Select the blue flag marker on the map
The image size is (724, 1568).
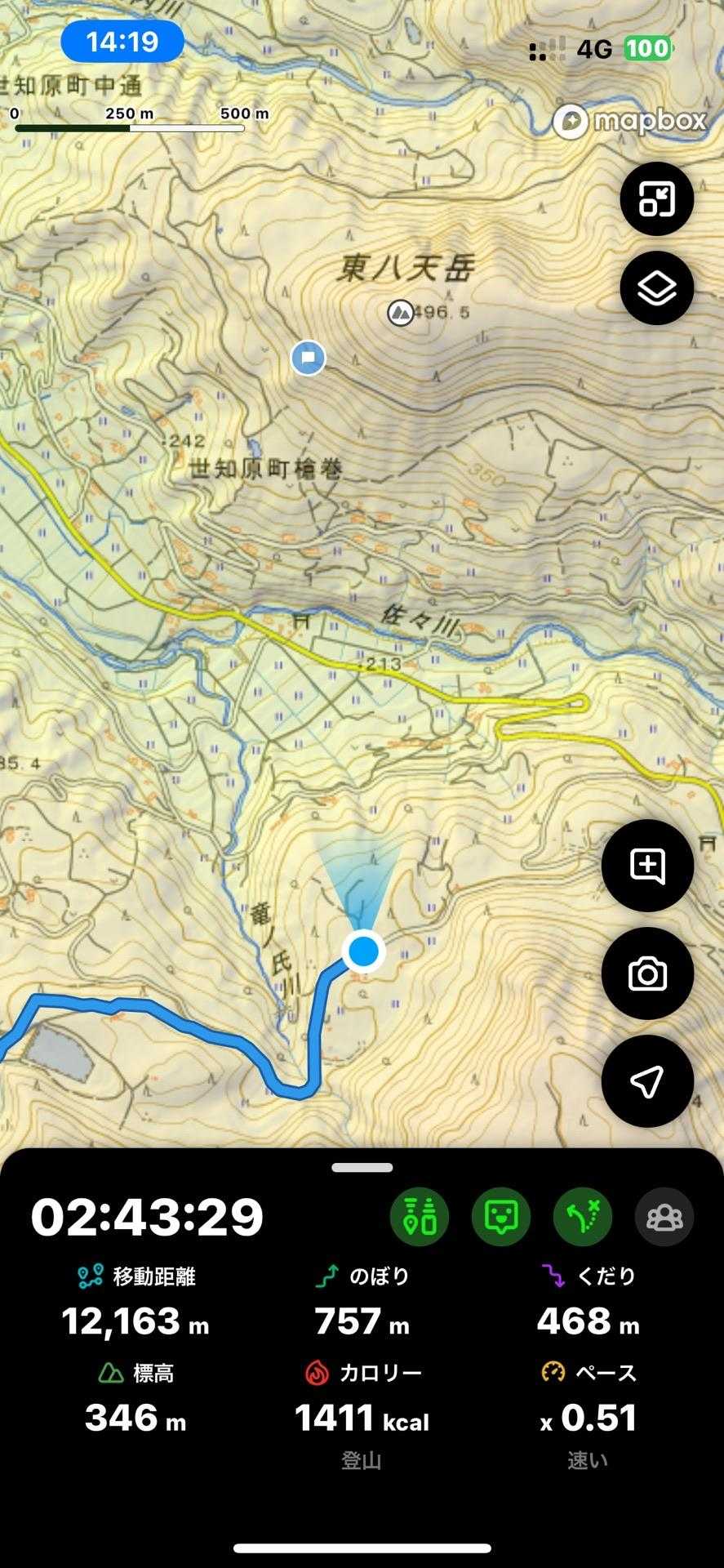309,358
